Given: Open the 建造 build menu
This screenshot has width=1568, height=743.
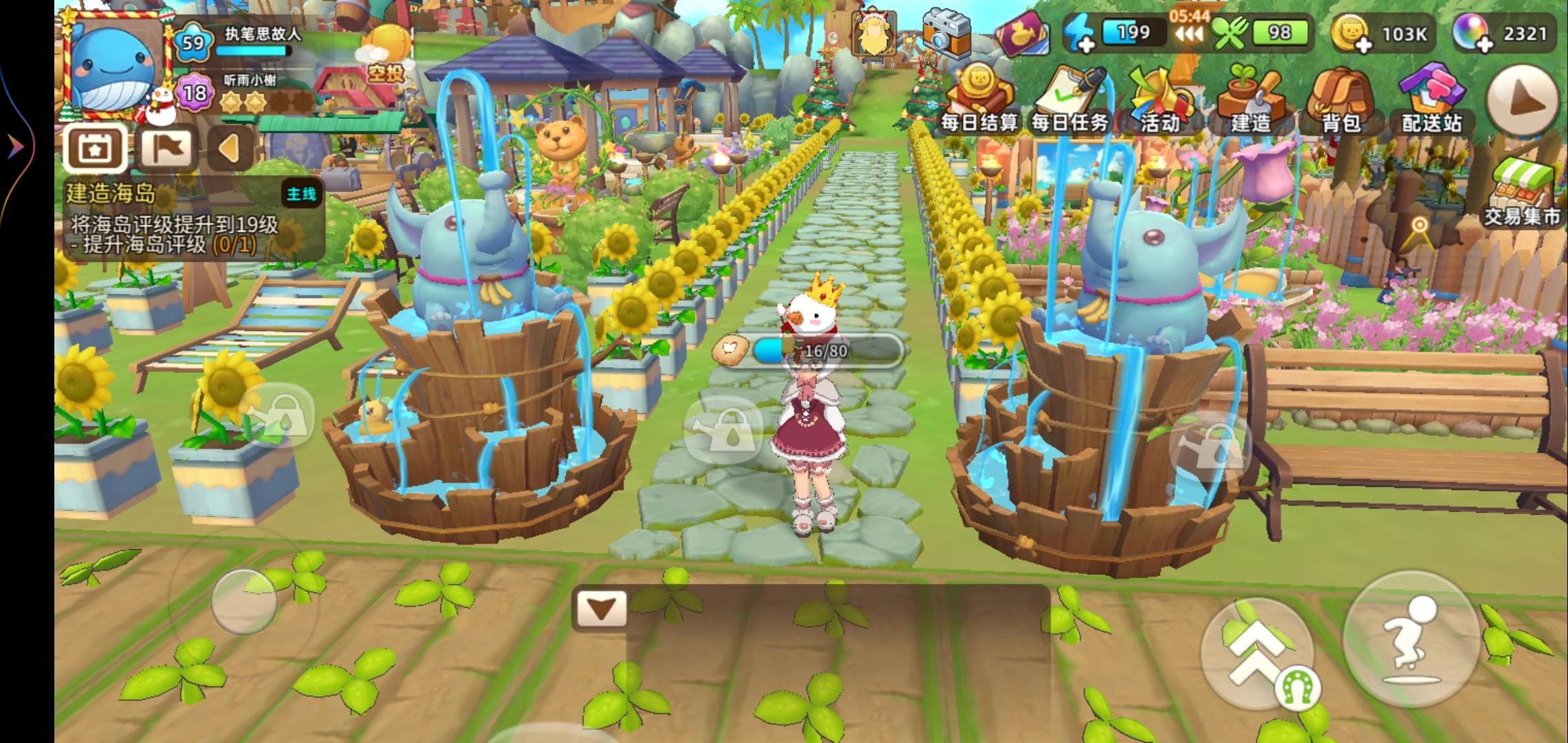Looking at the screenshot, I should coord(1252,96).
